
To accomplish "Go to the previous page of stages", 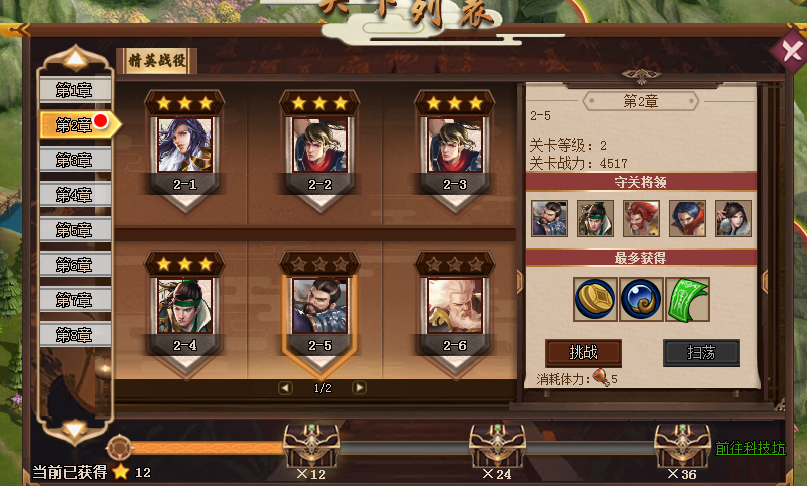I will [285, 387].
